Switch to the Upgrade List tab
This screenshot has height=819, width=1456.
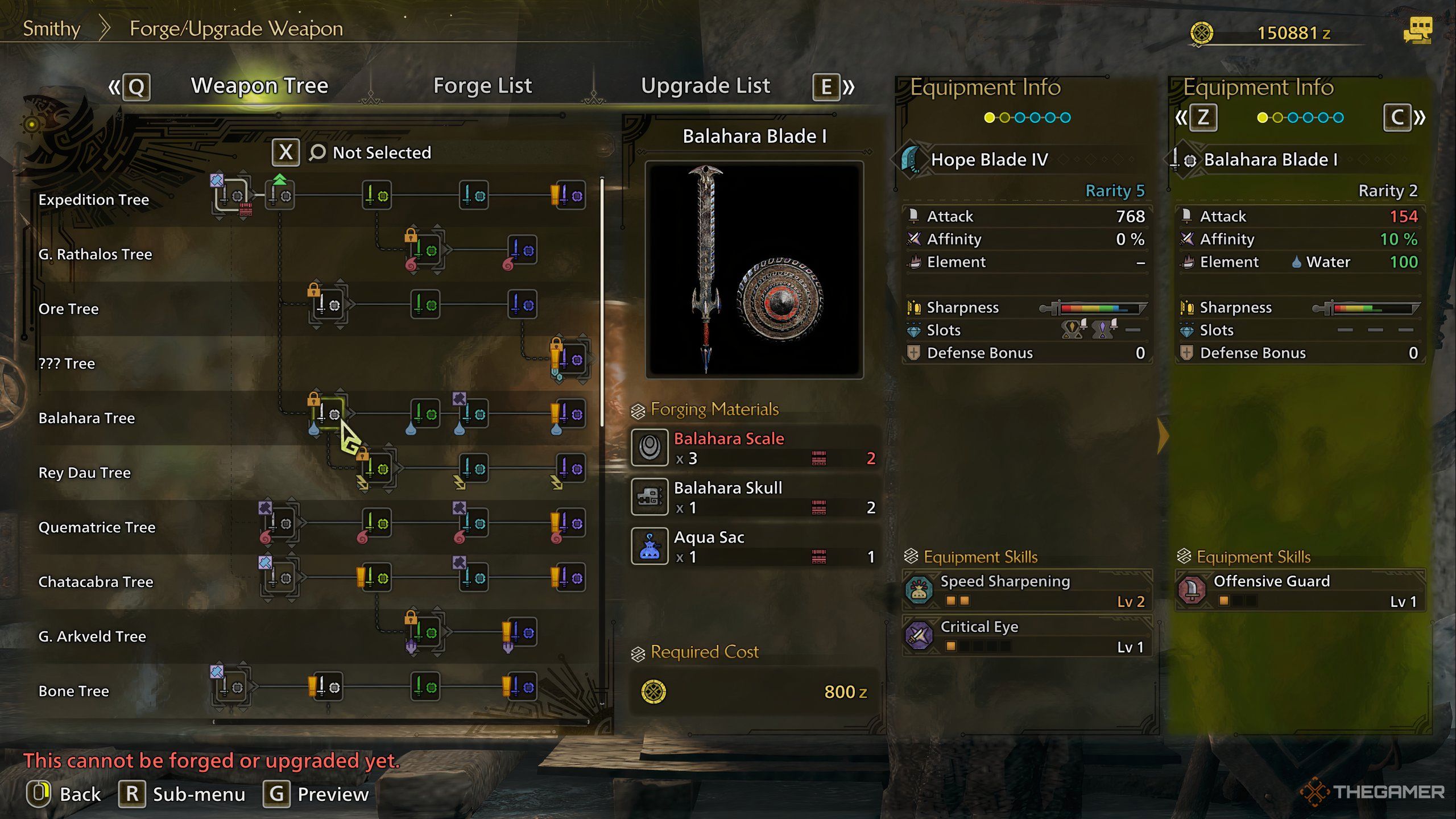pyautogui.click(x=705, y=86)
